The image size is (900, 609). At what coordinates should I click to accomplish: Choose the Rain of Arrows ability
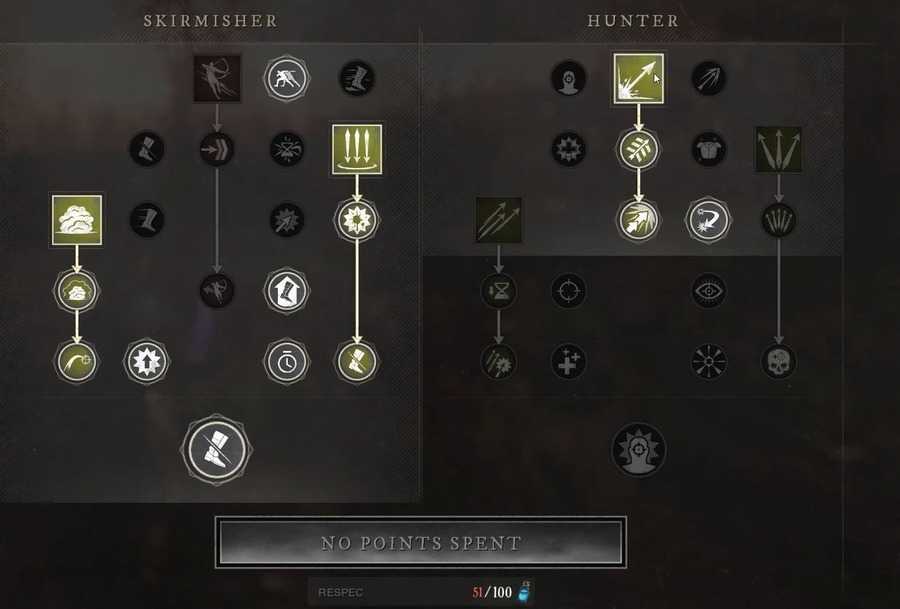click(x=357, y=149)
